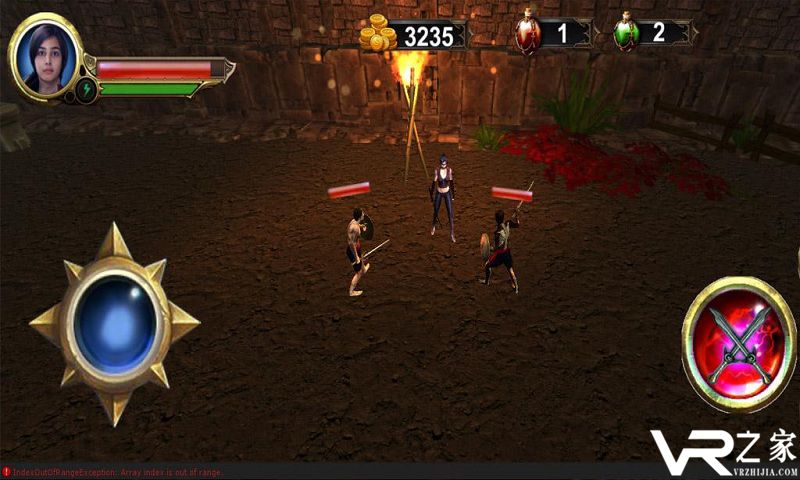Touch the blue orb movement joystick

click(113, 322)
